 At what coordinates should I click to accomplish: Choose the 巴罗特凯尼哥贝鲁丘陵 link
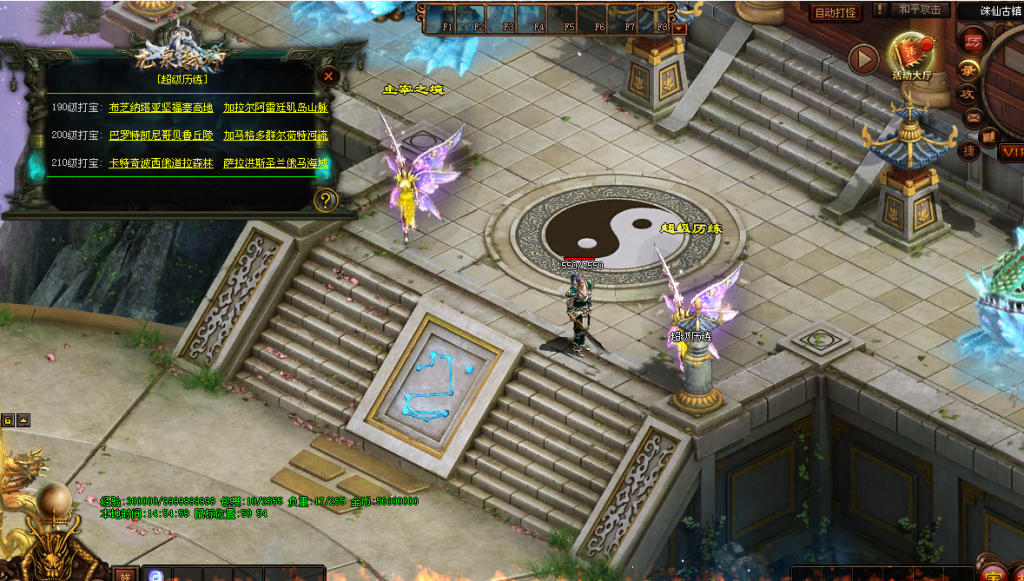pos(160,134)
